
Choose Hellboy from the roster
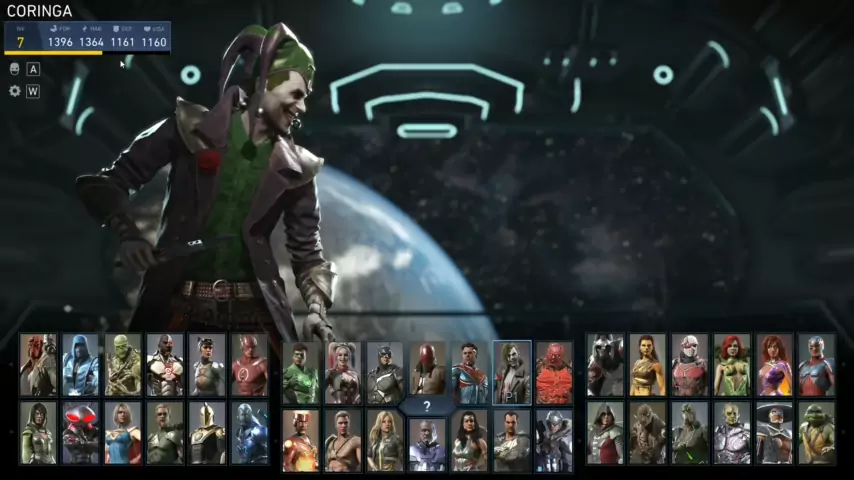click(38, 365)
